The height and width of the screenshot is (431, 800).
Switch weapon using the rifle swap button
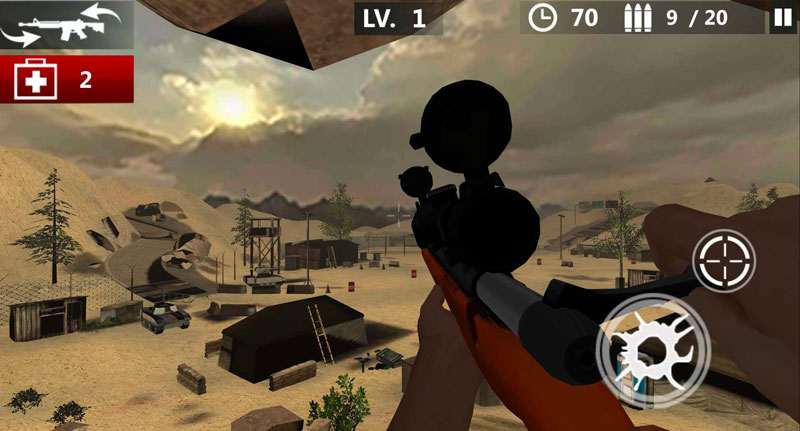pos(66,25)
